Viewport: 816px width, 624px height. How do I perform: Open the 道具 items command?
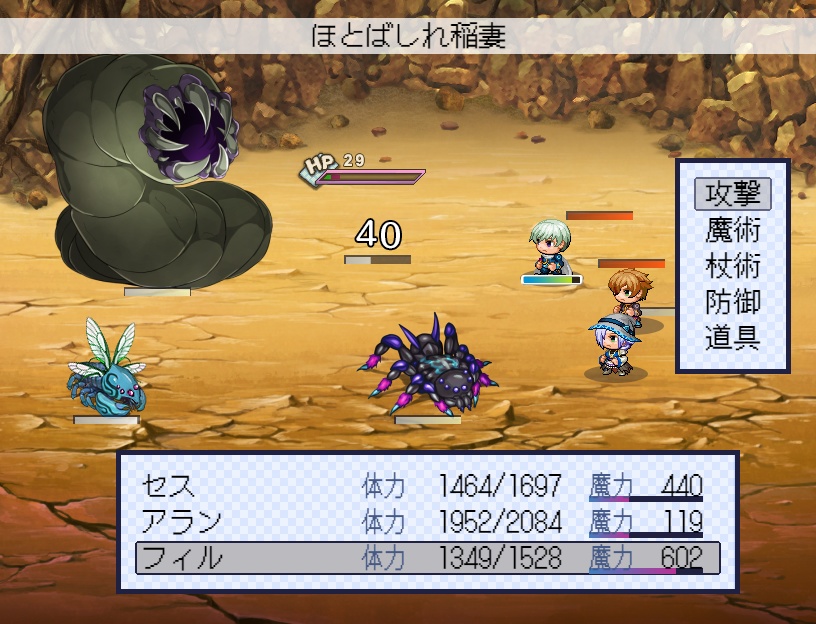pyautogui.click(x=733, y=338)
